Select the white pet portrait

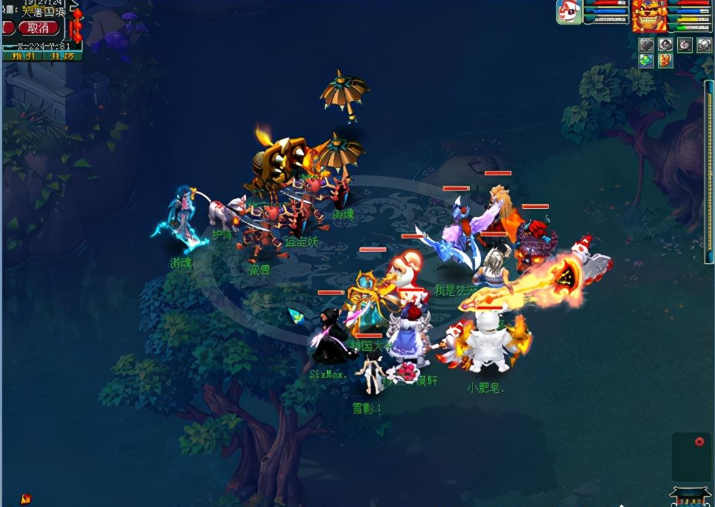(x=569, y=12)
